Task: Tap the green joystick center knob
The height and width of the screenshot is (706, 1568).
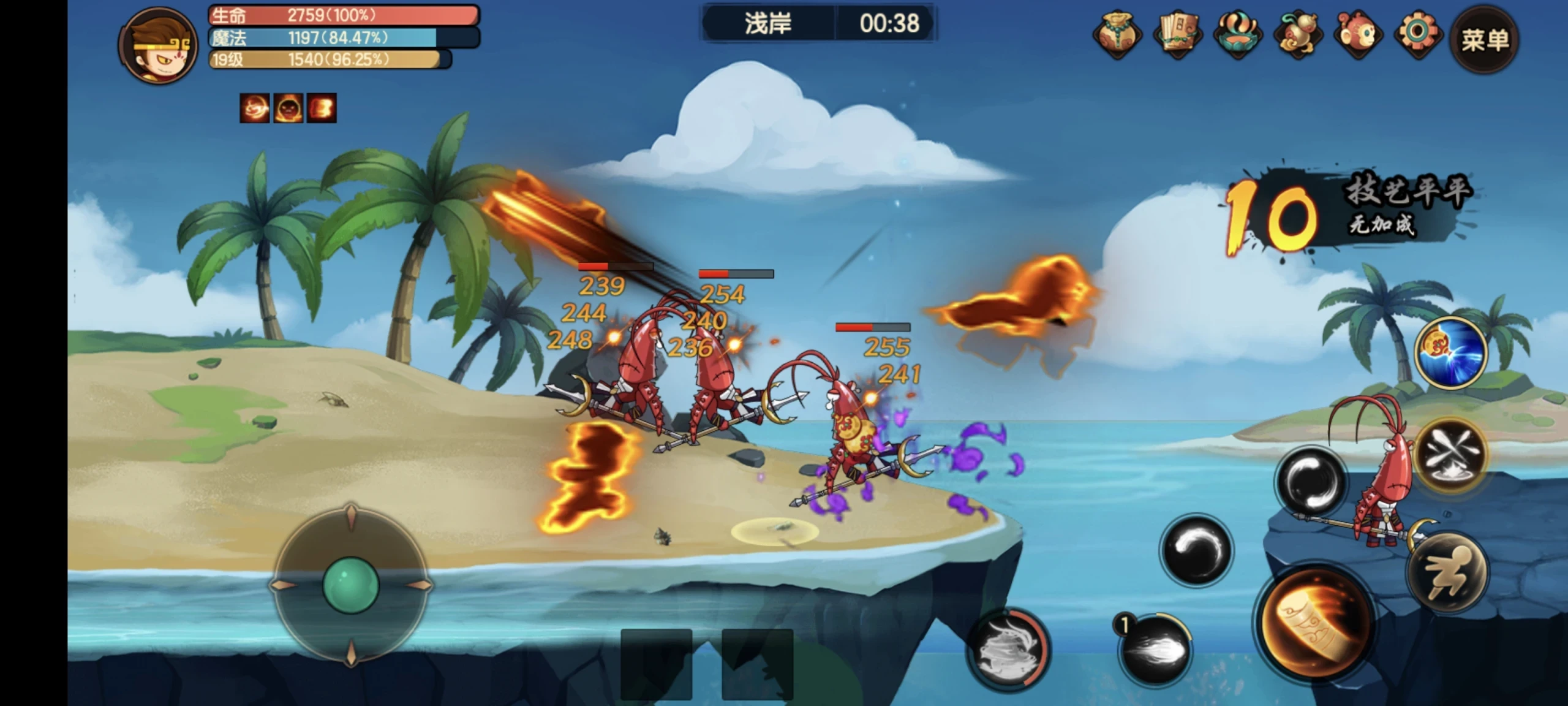Action: [x=350, y=585]
